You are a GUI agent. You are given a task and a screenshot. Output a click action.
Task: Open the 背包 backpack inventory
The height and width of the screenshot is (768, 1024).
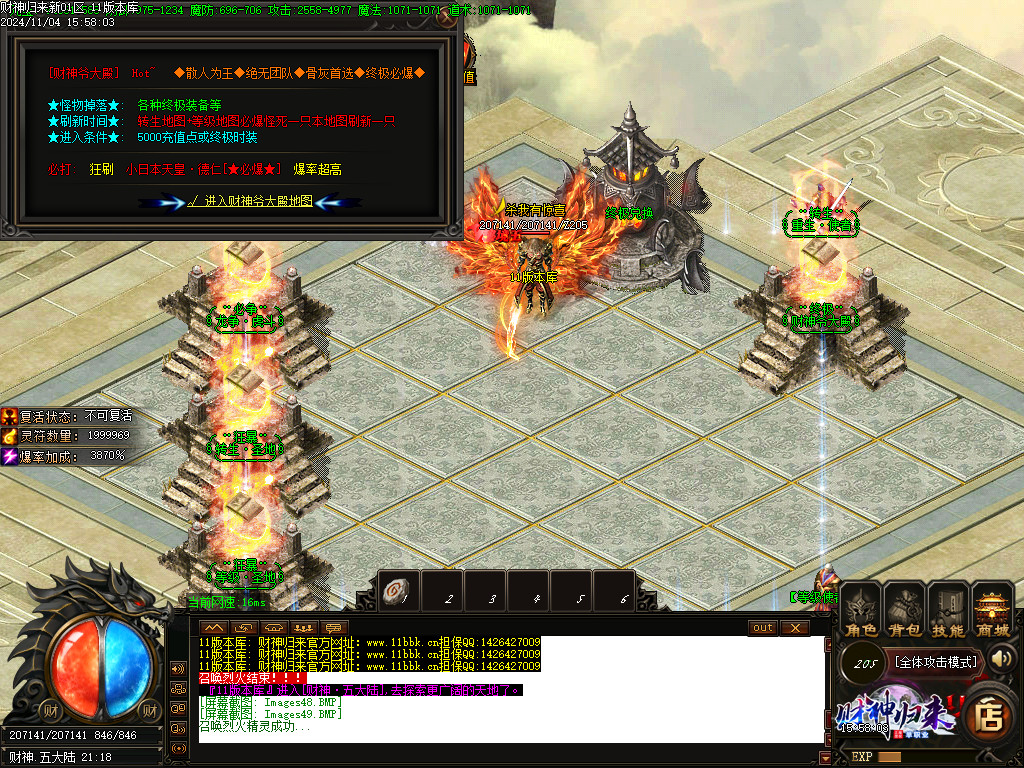coord(905,610)
